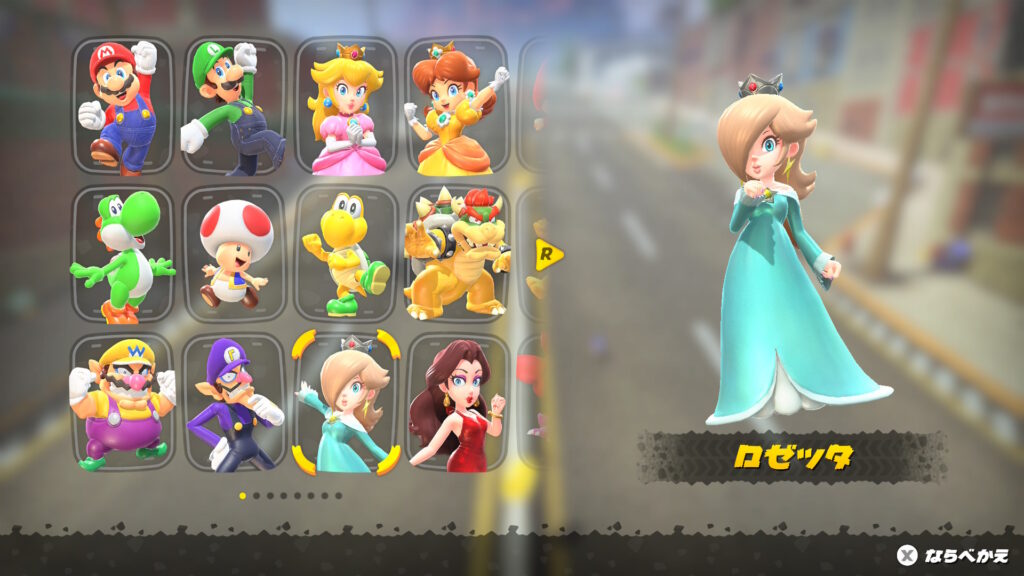1024x576 pixels.
Task: Choose Luigi from the roster
Action: coord(234,105)
